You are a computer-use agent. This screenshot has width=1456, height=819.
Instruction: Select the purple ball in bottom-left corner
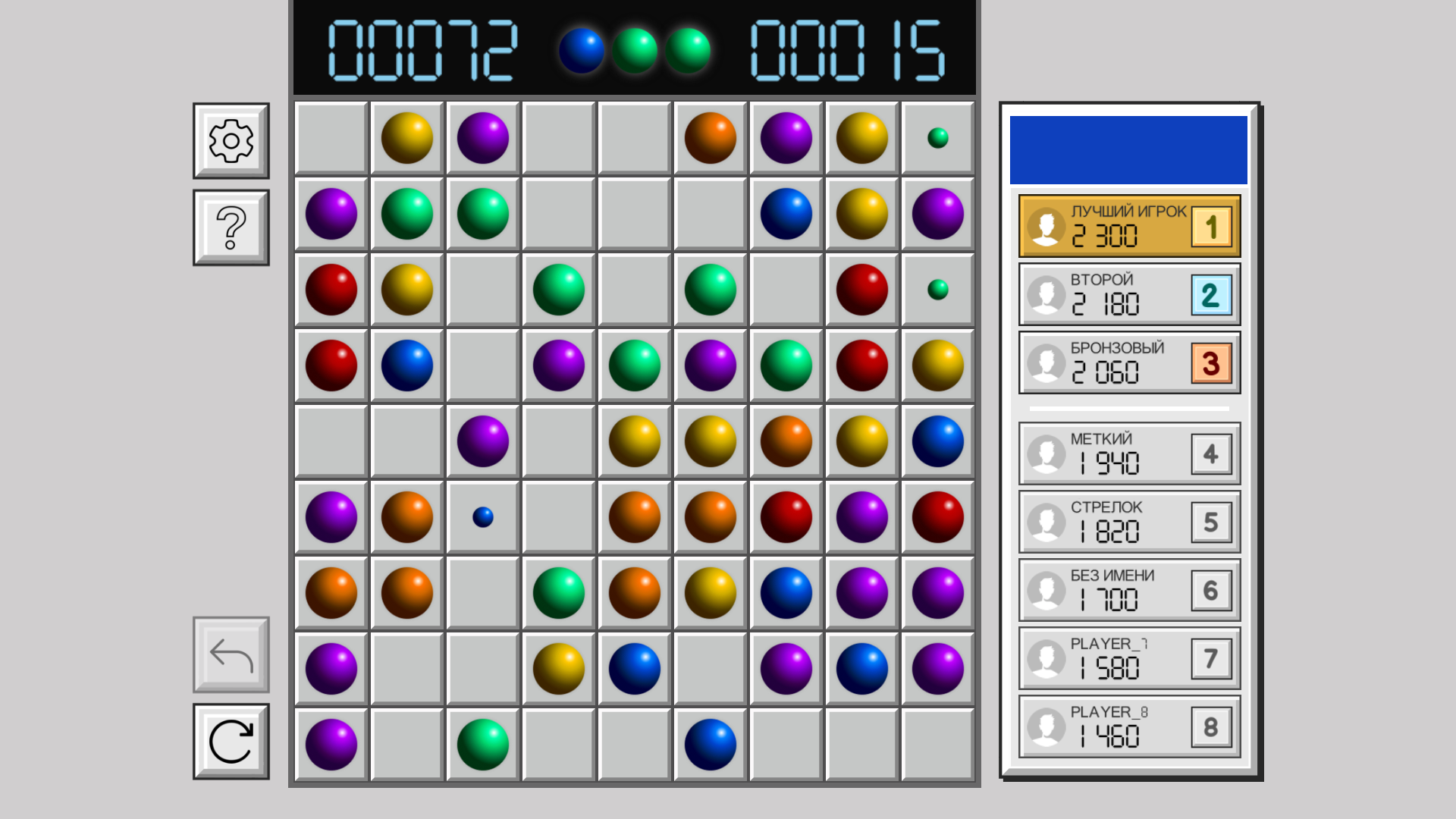(331, 744)
